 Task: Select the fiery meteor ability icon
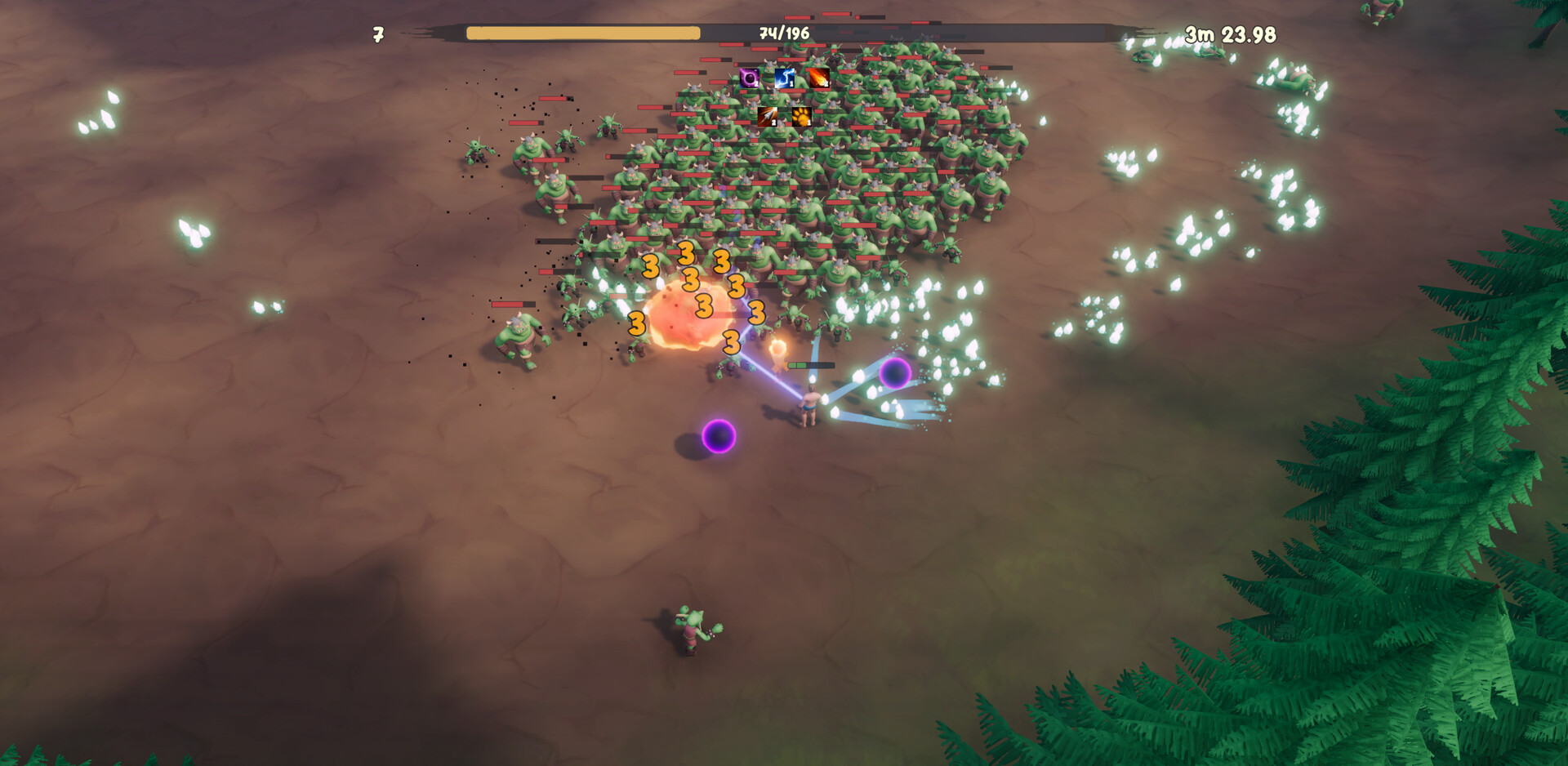[x=819, y=78]
